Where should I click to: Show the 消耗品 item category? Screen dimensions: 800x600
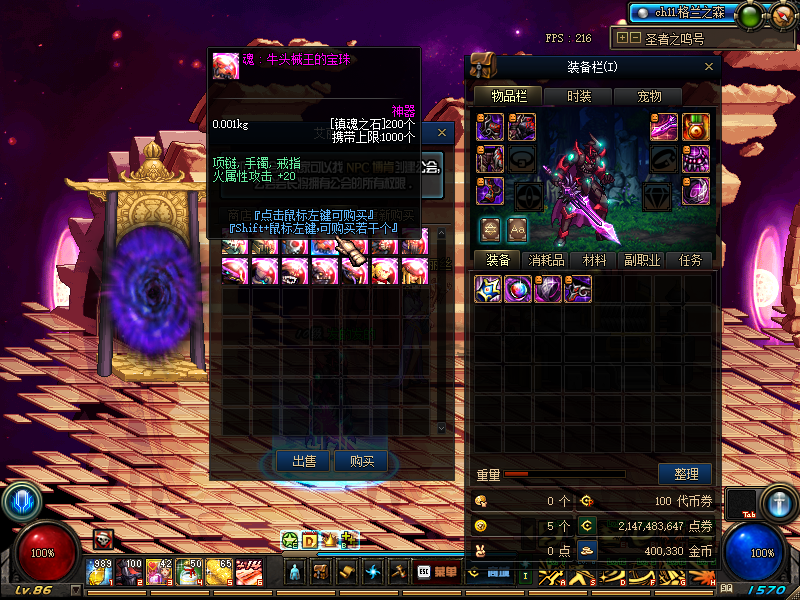tap(546, 260)
